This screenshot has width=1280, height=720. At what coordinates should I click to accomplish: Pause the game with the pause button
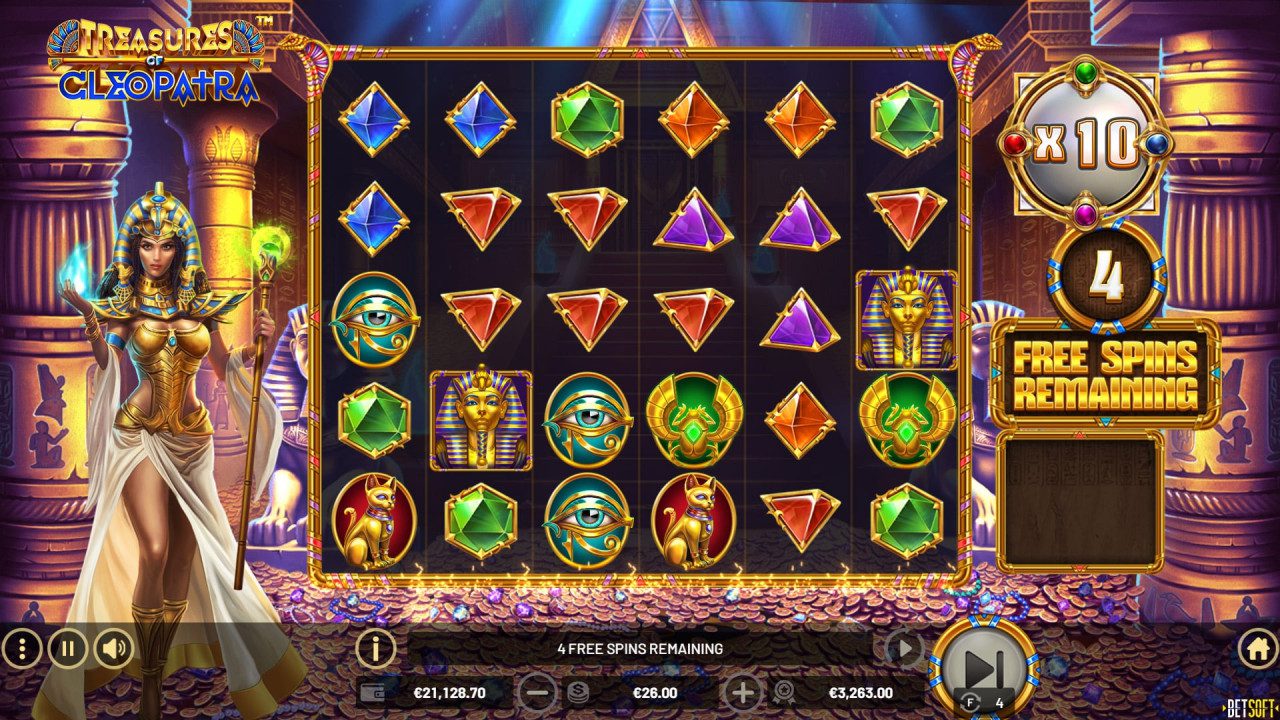(x=70, y=647)
